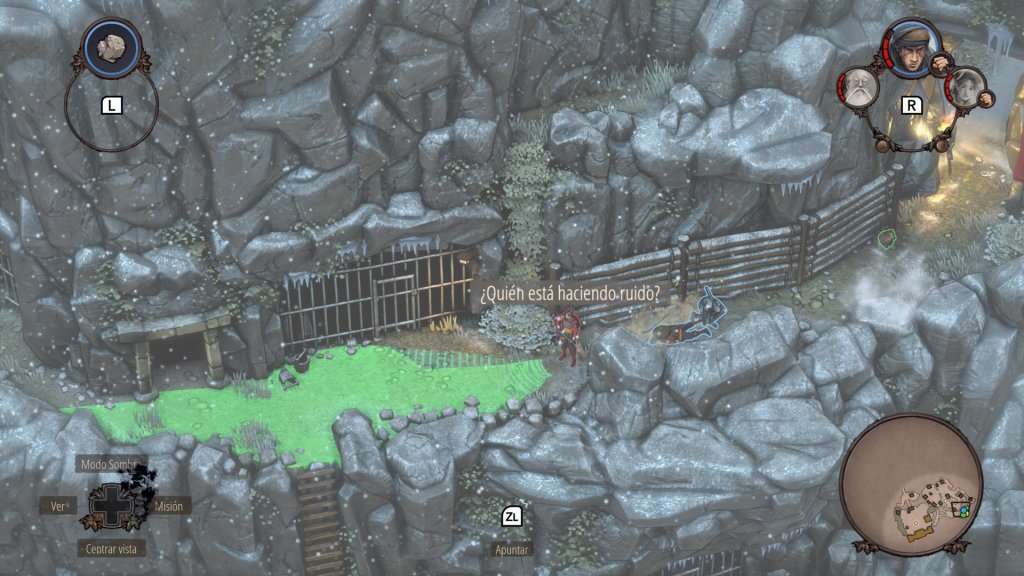Click the Apuntar label
The width and height of the screenshot is (1024, 576).
511,549
